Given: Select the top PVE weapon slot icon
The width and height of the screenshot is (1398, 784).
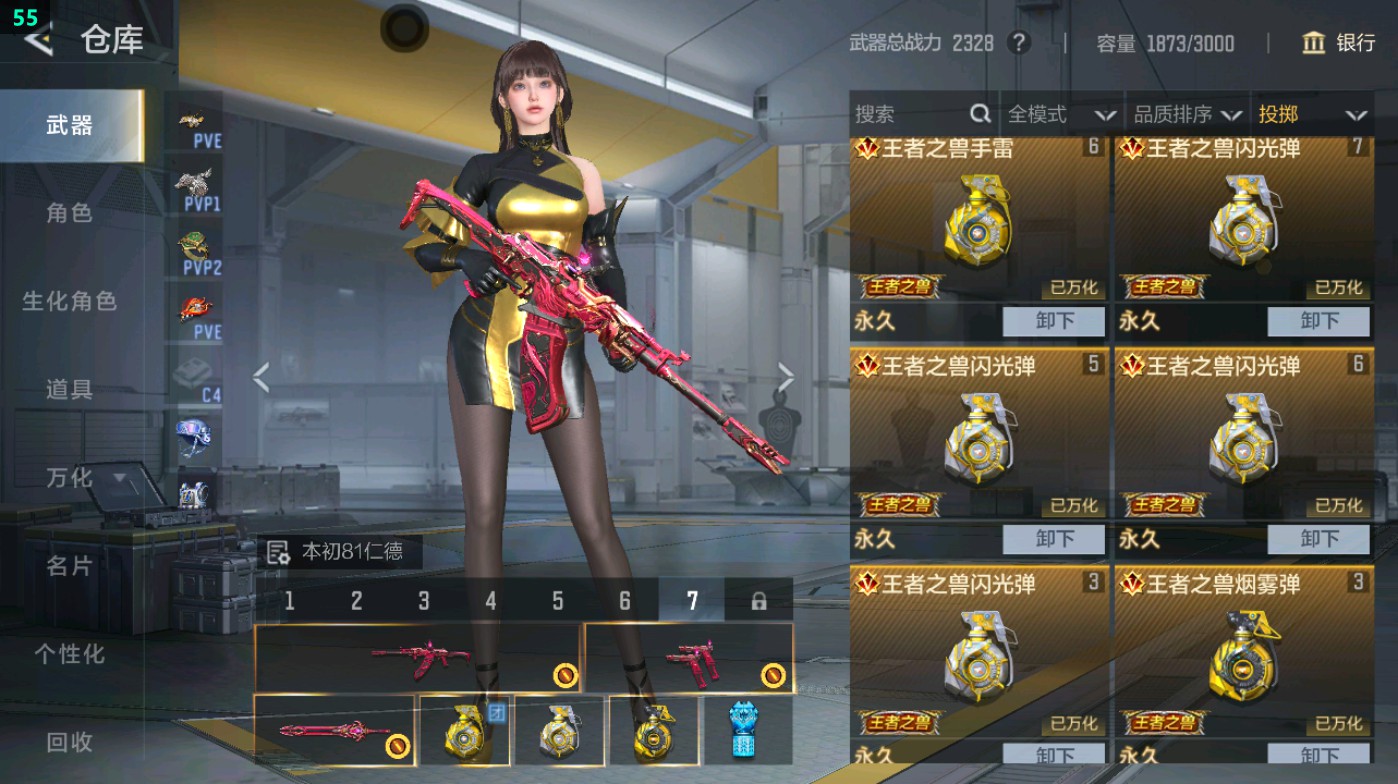Looking at the screenshot, I should click(x=193, y=122).
